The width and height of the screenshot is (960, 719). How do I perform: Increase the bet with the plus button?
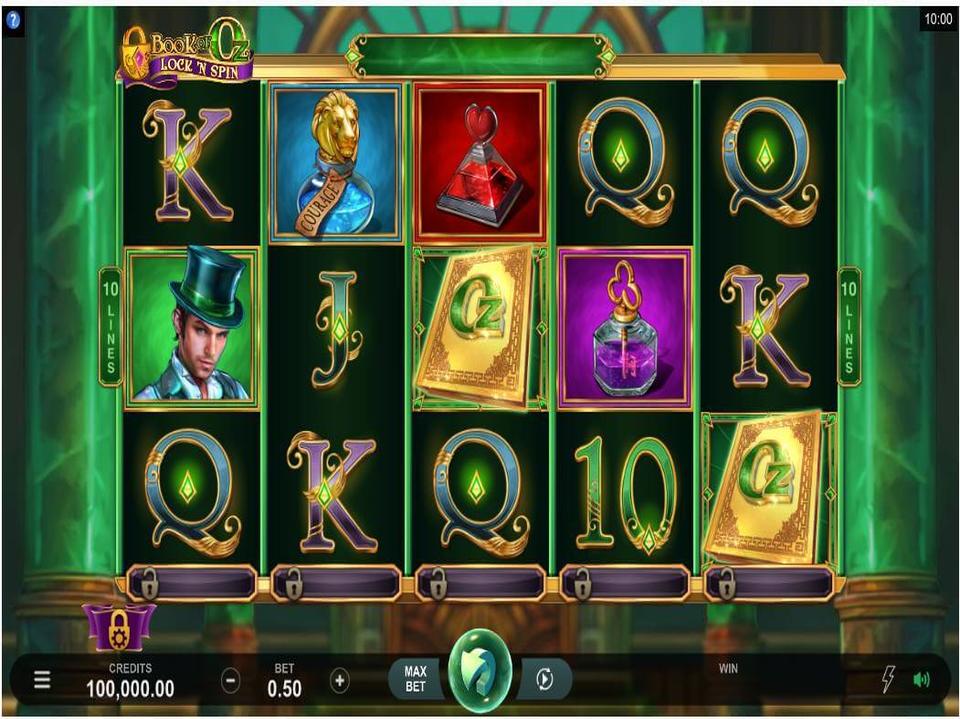click(x=340, y=681)
